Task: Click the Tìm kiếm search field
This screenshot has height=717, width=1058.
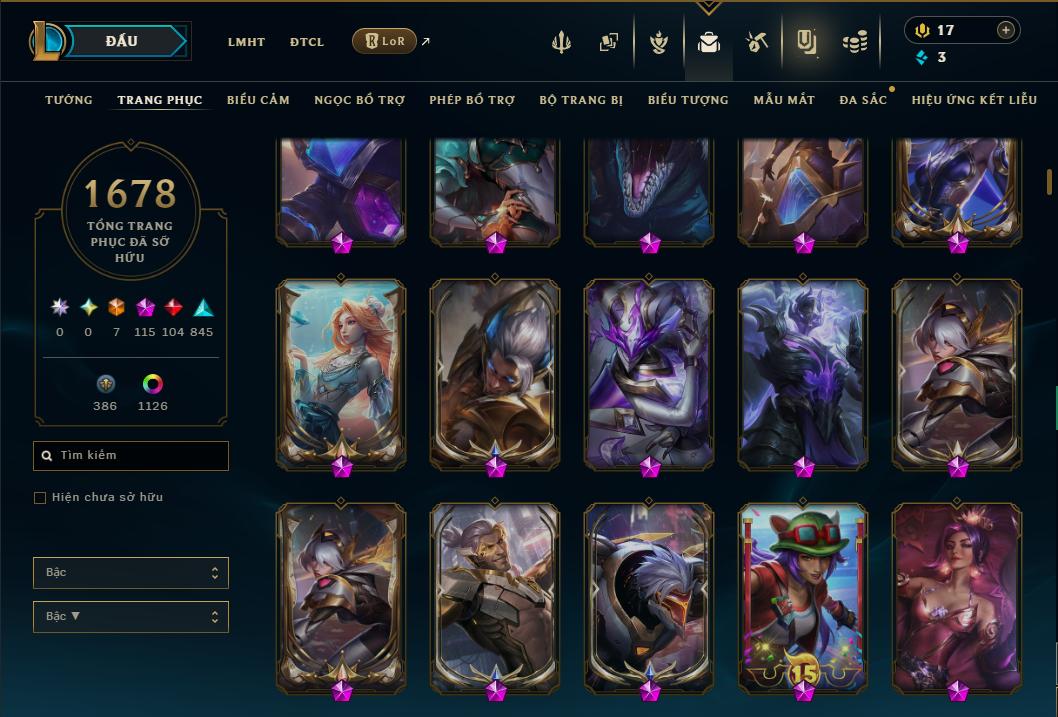Action: (131, 456)
